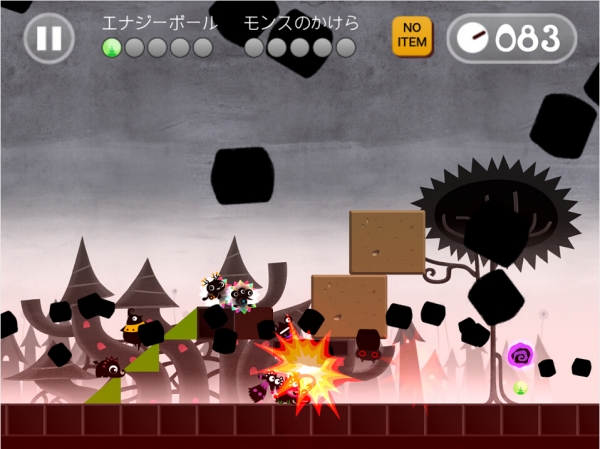The height and width of the screenshot is (449, 600).
Task: Tap the yellow NO ITEM slot
Action: tap(411, 36)
